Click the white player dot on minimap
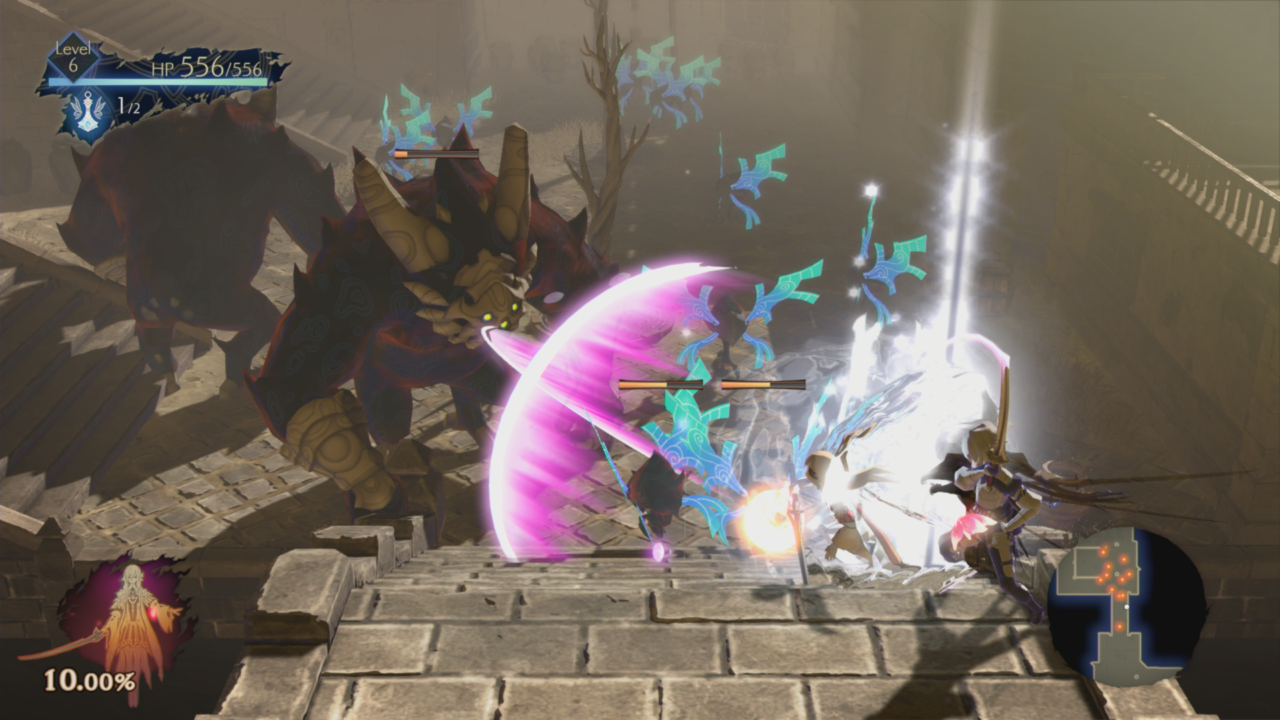 (x=1127, y=606)
